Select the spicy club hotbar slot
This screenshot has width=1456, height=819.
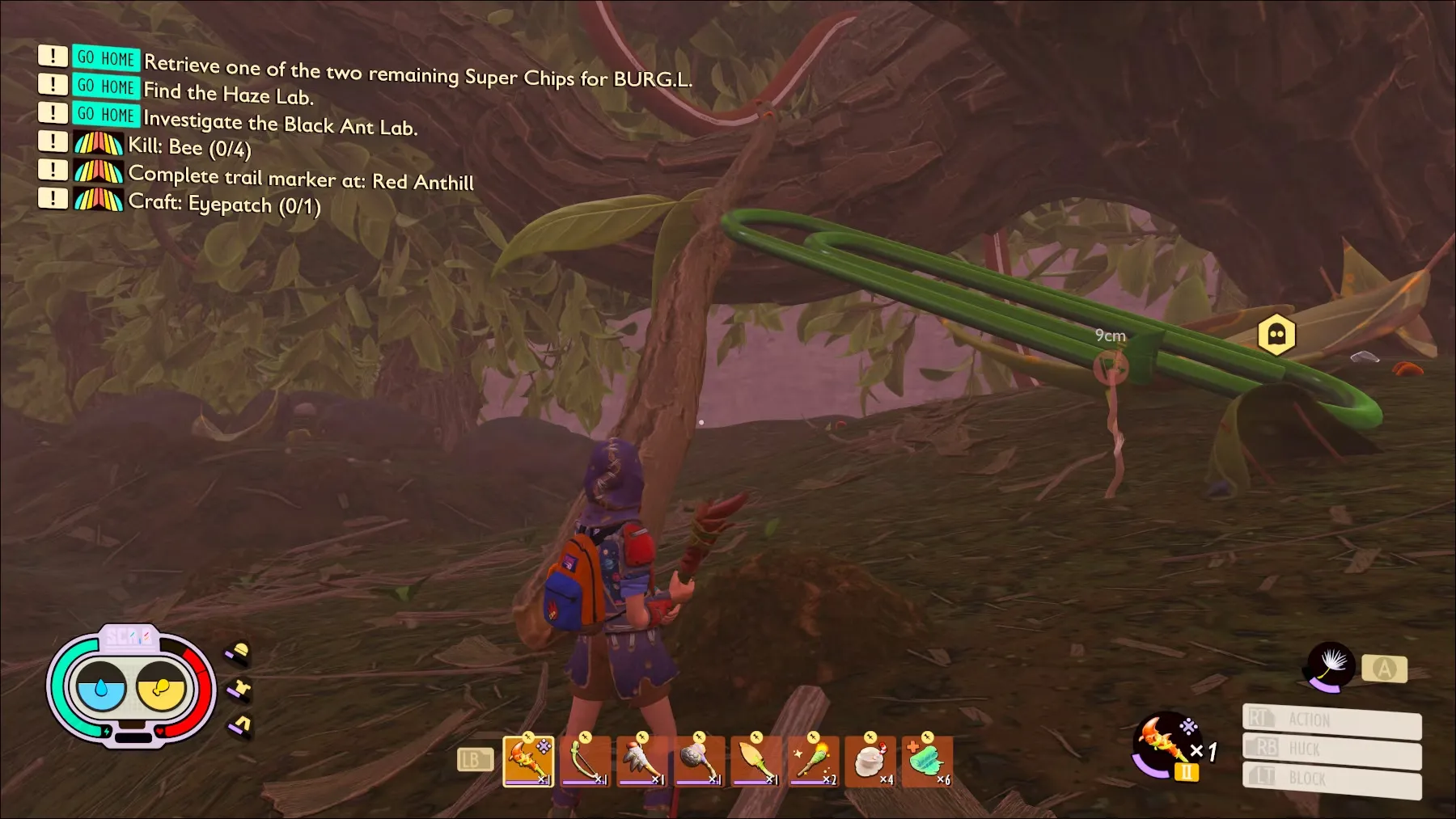point(528,761)
